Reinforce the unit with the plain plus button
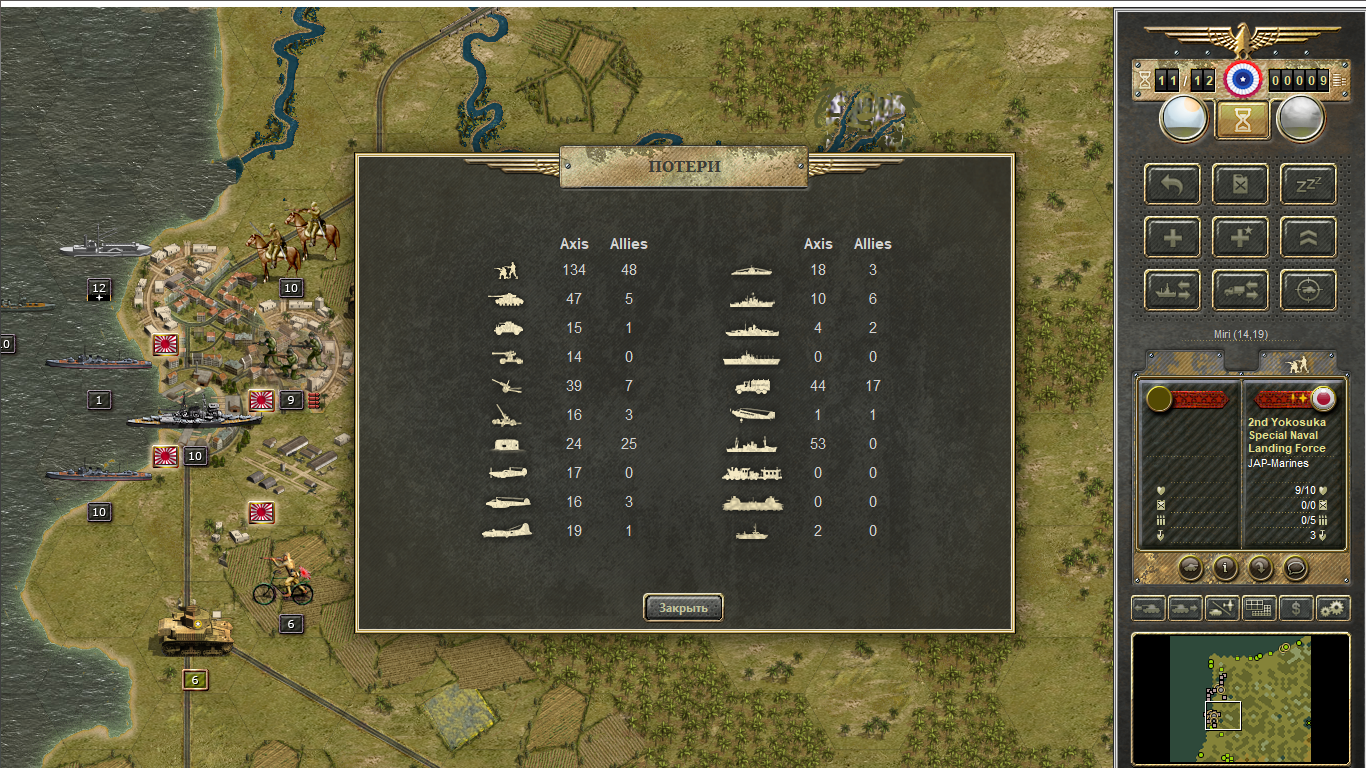Image resolution: width=1366 pixels, height=768 pixels. [x=1172, y=238]
